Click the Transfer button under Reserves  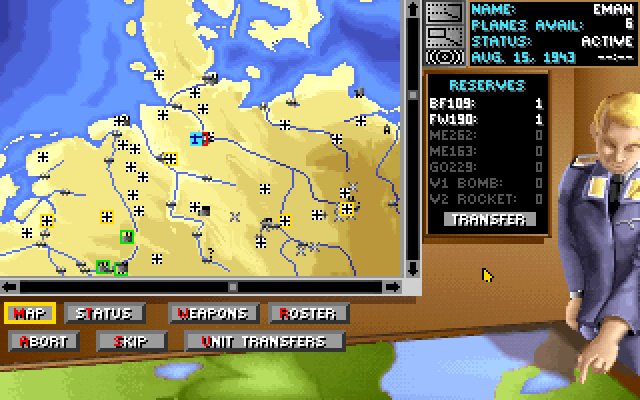[479, 219]
